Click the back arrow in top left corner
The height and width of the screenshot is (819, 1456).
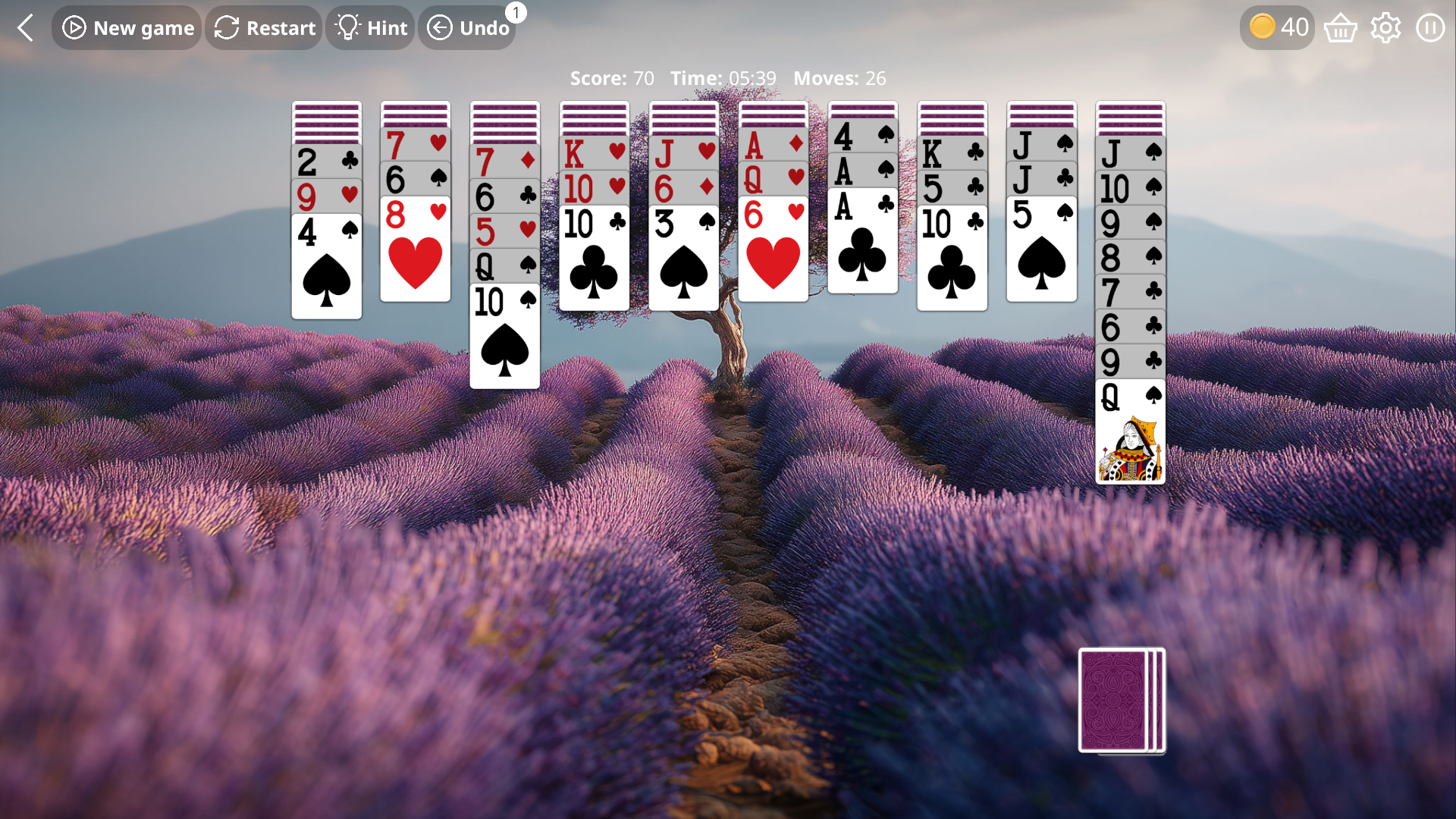[25, 27]
